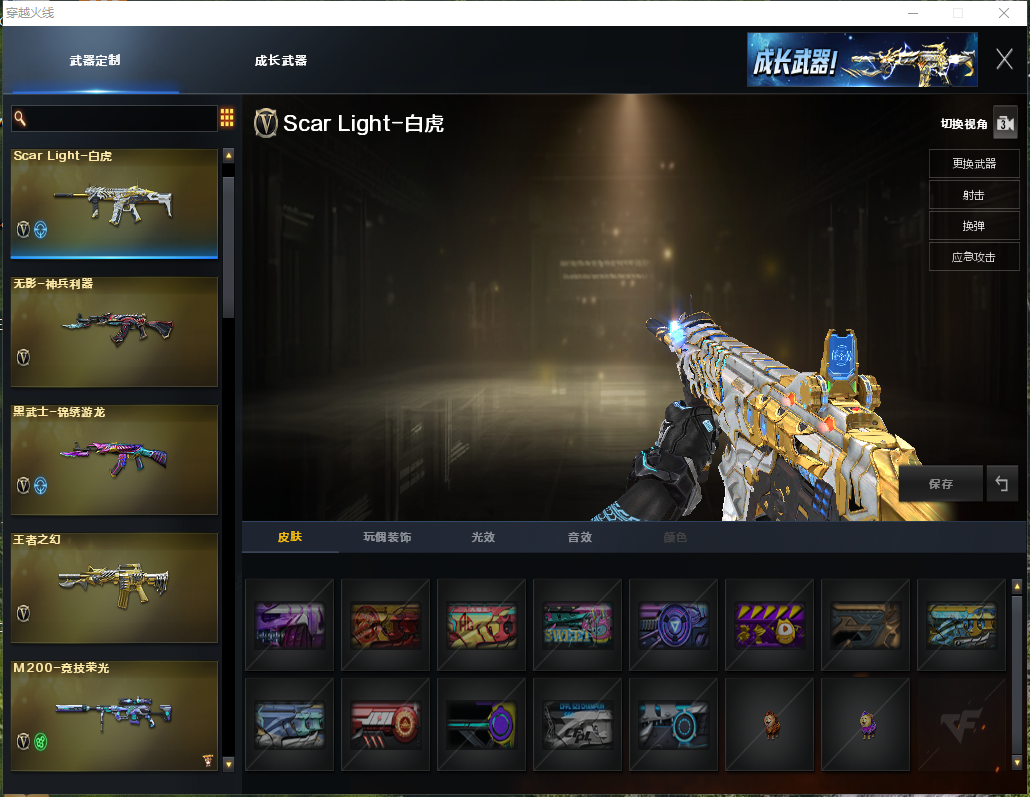Open the 成长武器 tab

[281, 61]
